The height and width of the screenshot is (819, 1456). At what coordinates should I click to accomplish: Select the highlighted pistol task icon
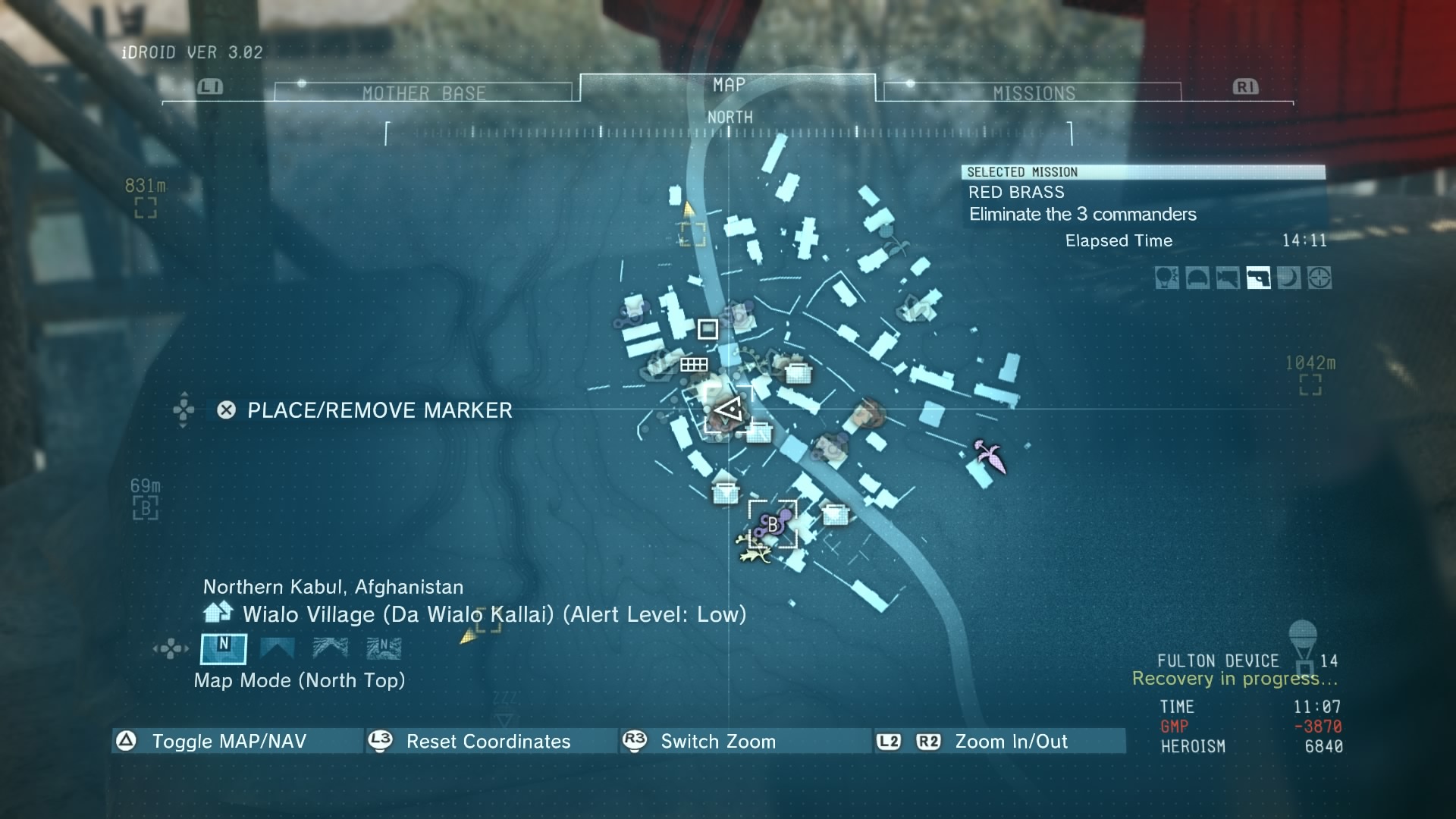tap(1258, 278)
